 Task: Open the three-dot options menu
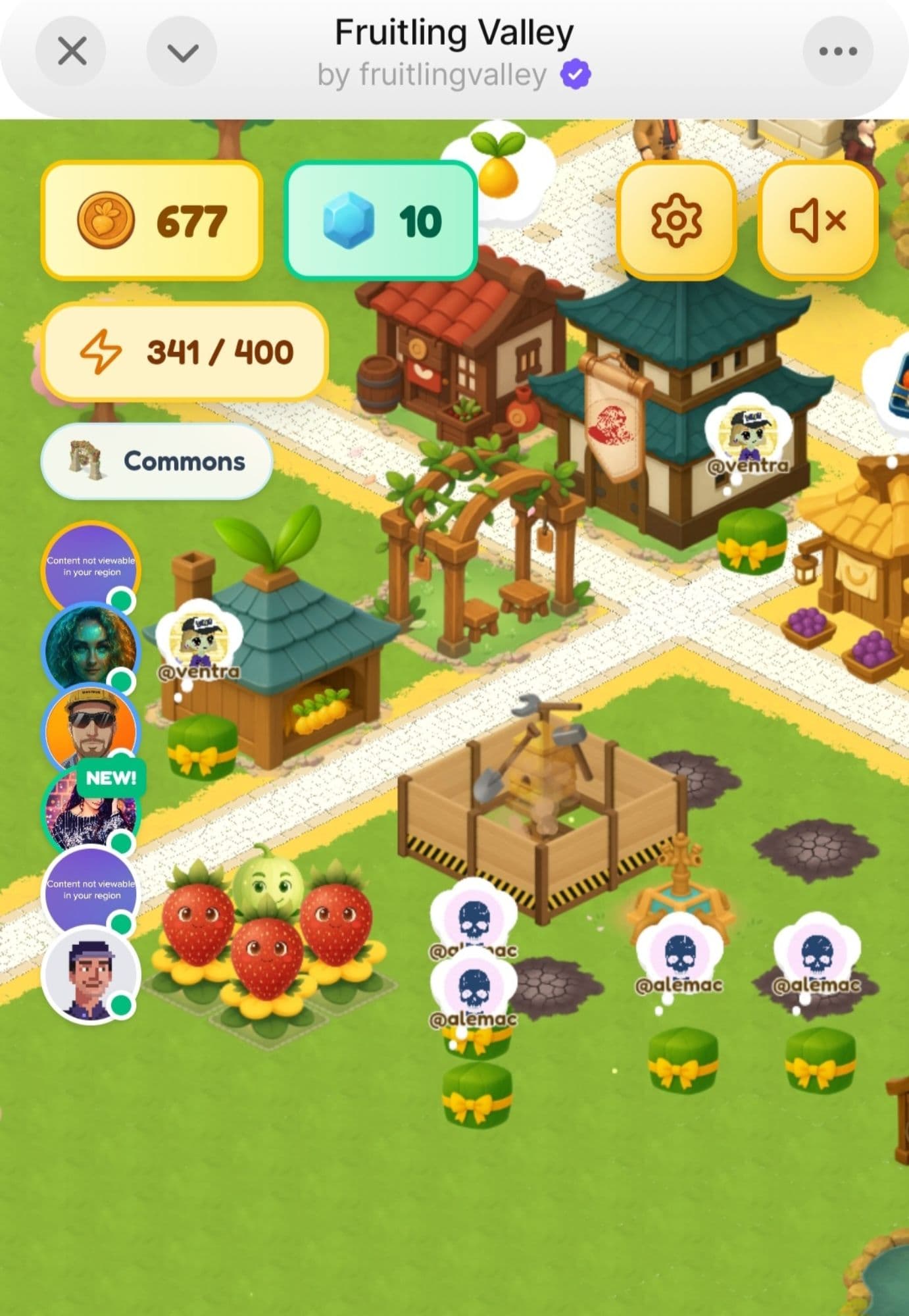pyautogui.click(x=837, y=51)
